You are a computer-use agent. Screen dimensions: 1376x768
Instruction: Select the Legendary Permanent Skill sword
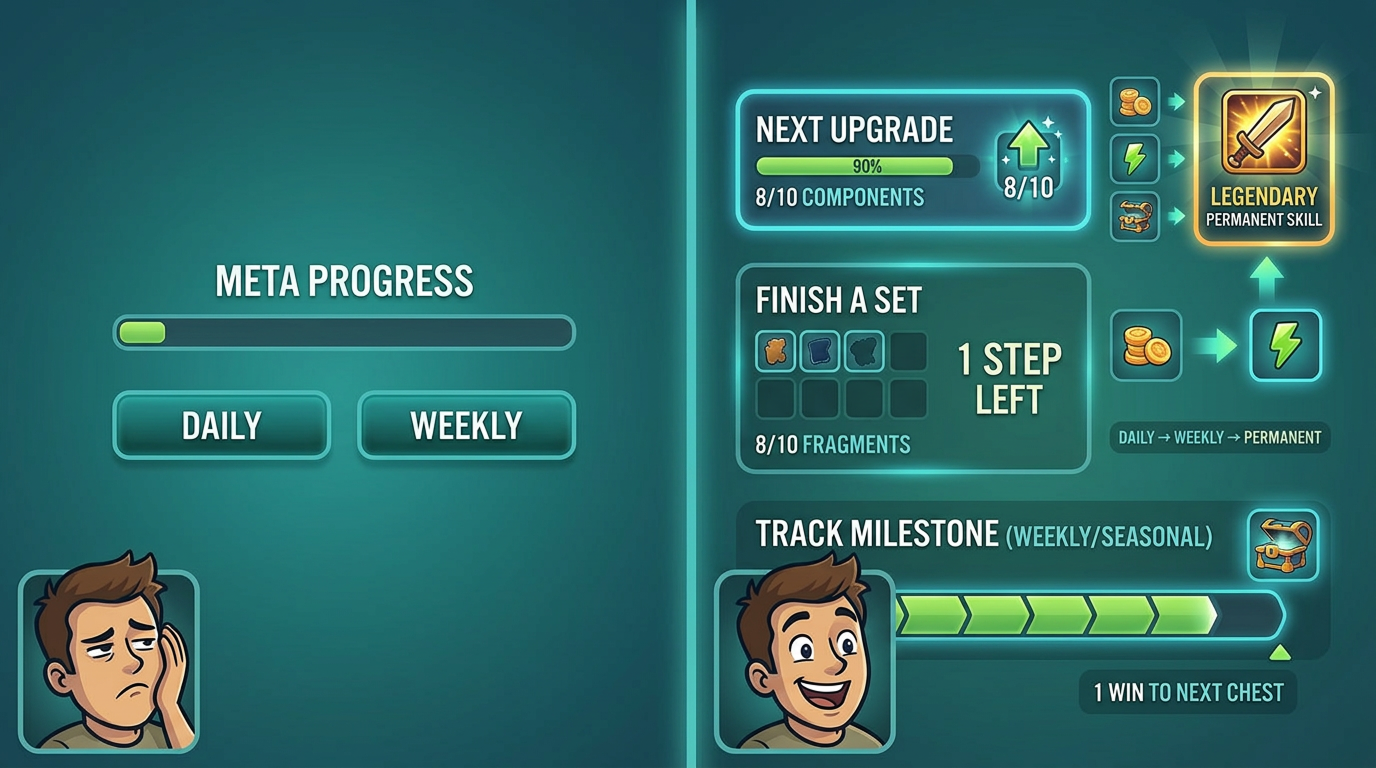[x=1264, y=131]
